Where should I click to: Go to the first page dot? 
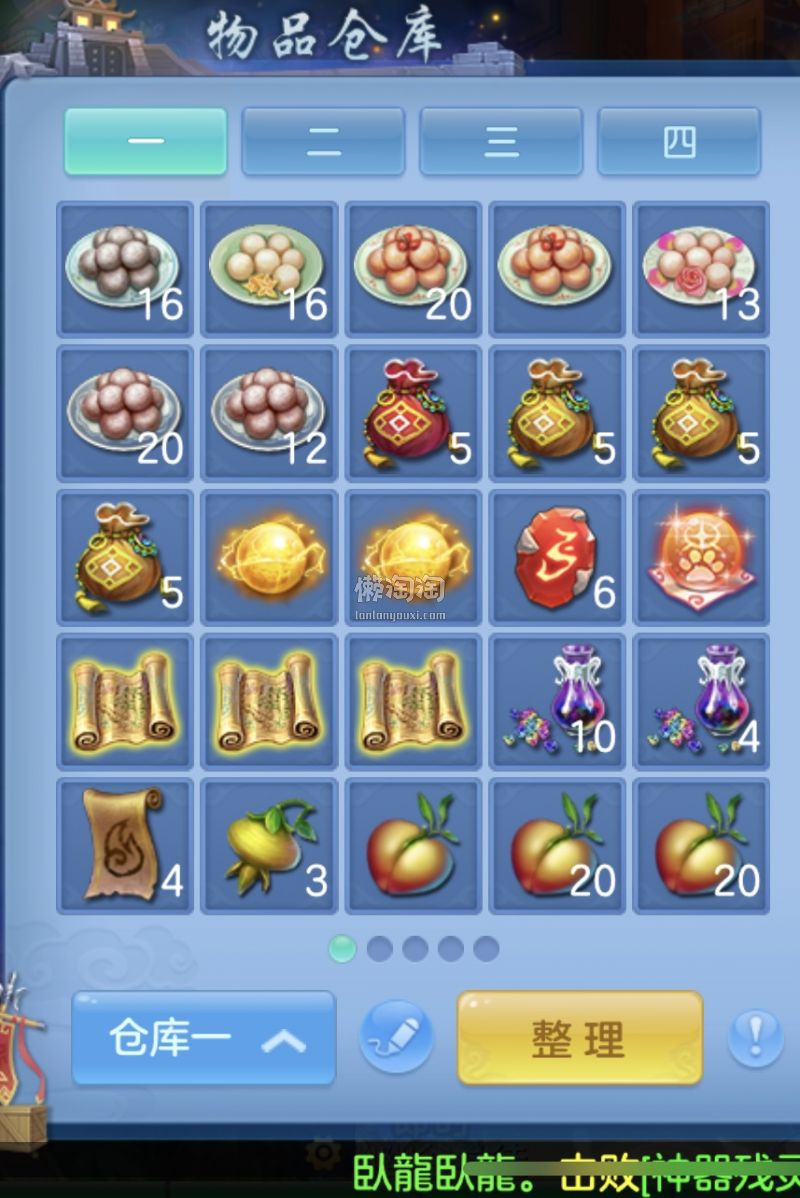point(342,948)
